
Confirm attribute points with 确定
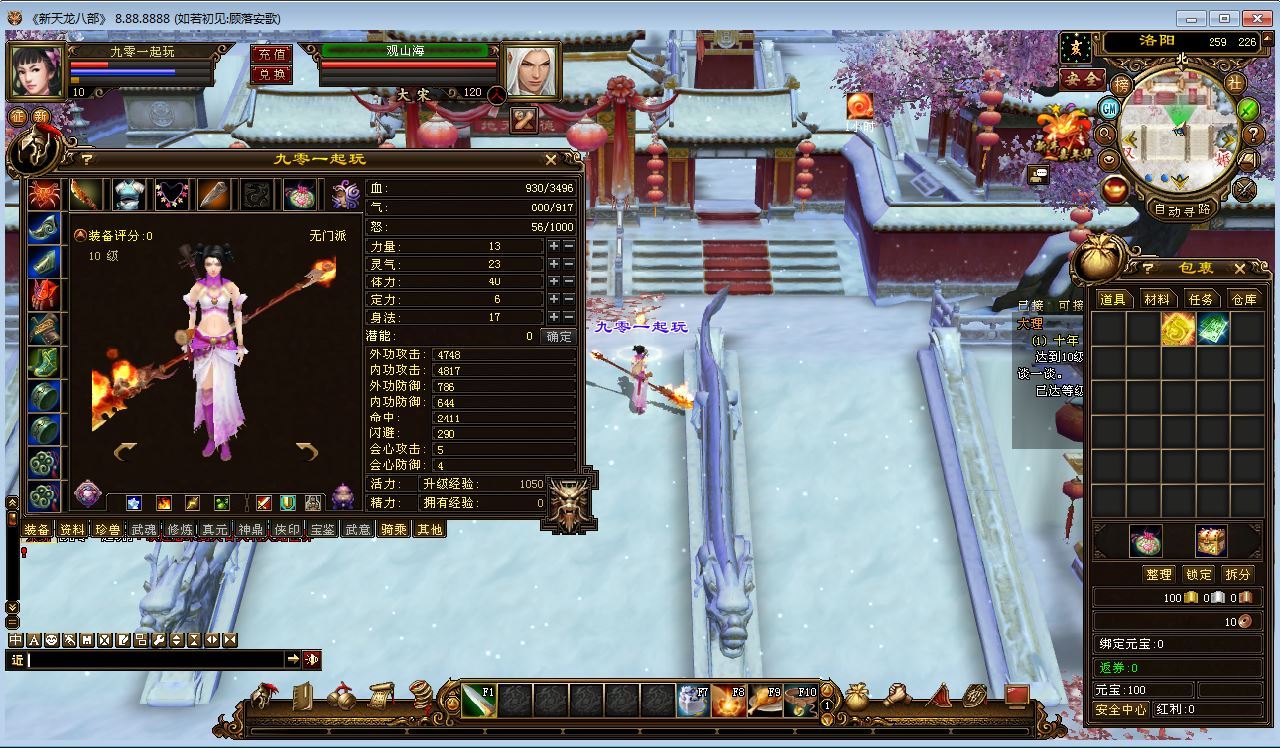[x=558, y=337]
